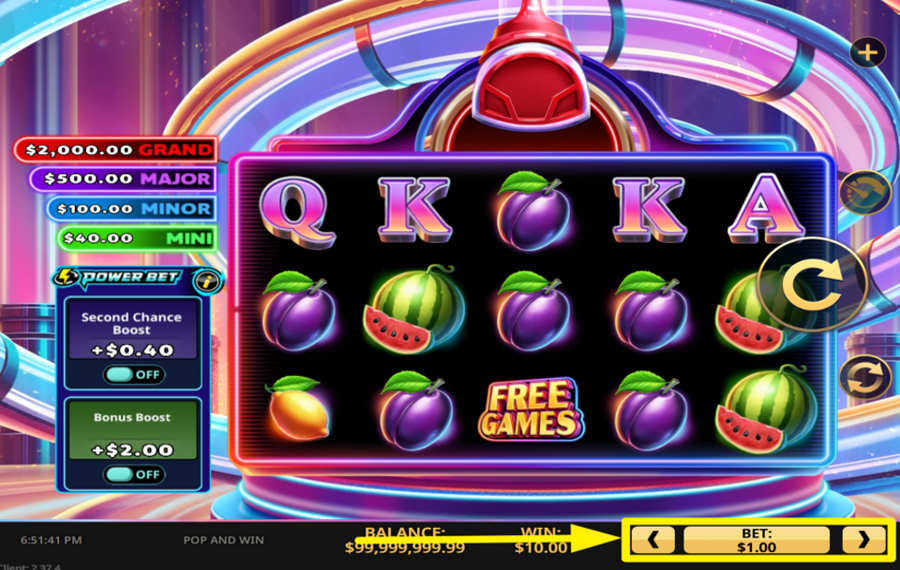Turn on the Bonus Boost switch

133,474
